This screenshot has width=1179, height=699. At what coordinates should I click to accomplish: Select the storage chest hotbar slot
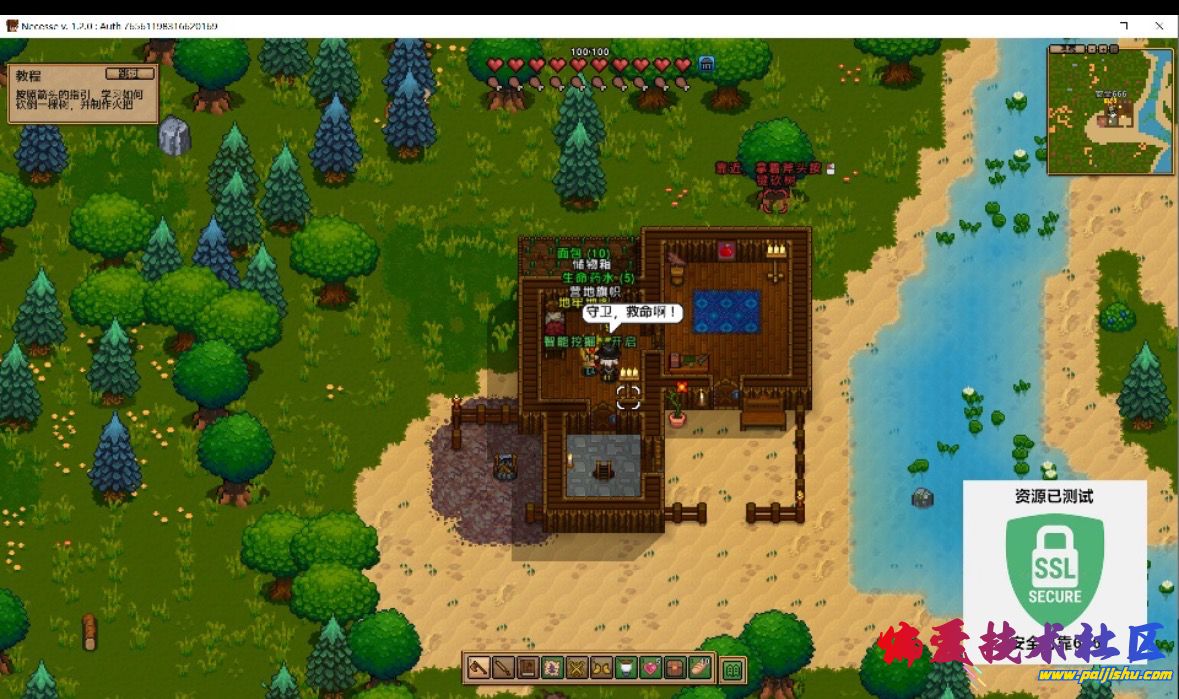coord(677,668)
